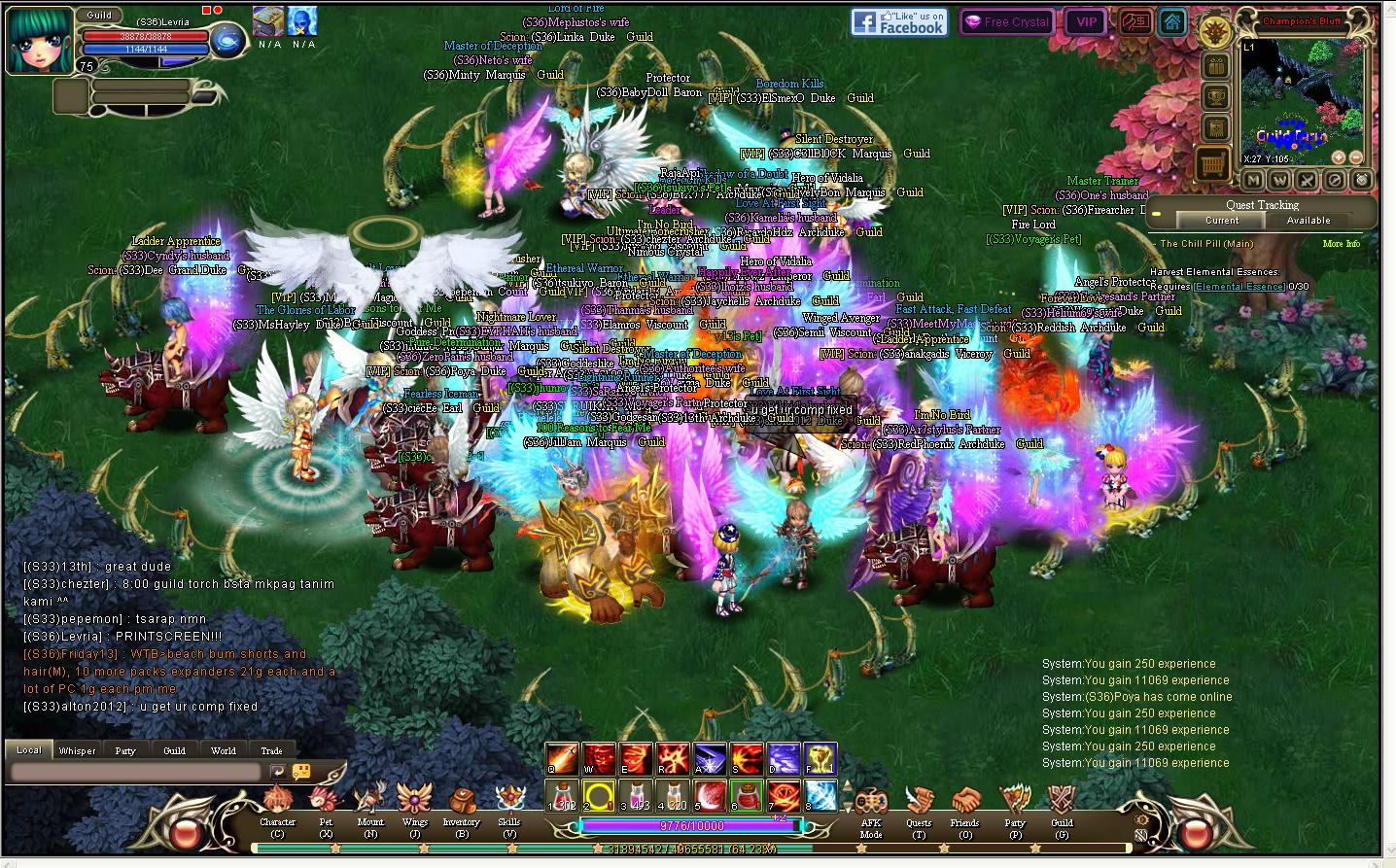The image size is (1396, 868).
Task: Switch chat to the Guild tab
Action: (174, 750)
